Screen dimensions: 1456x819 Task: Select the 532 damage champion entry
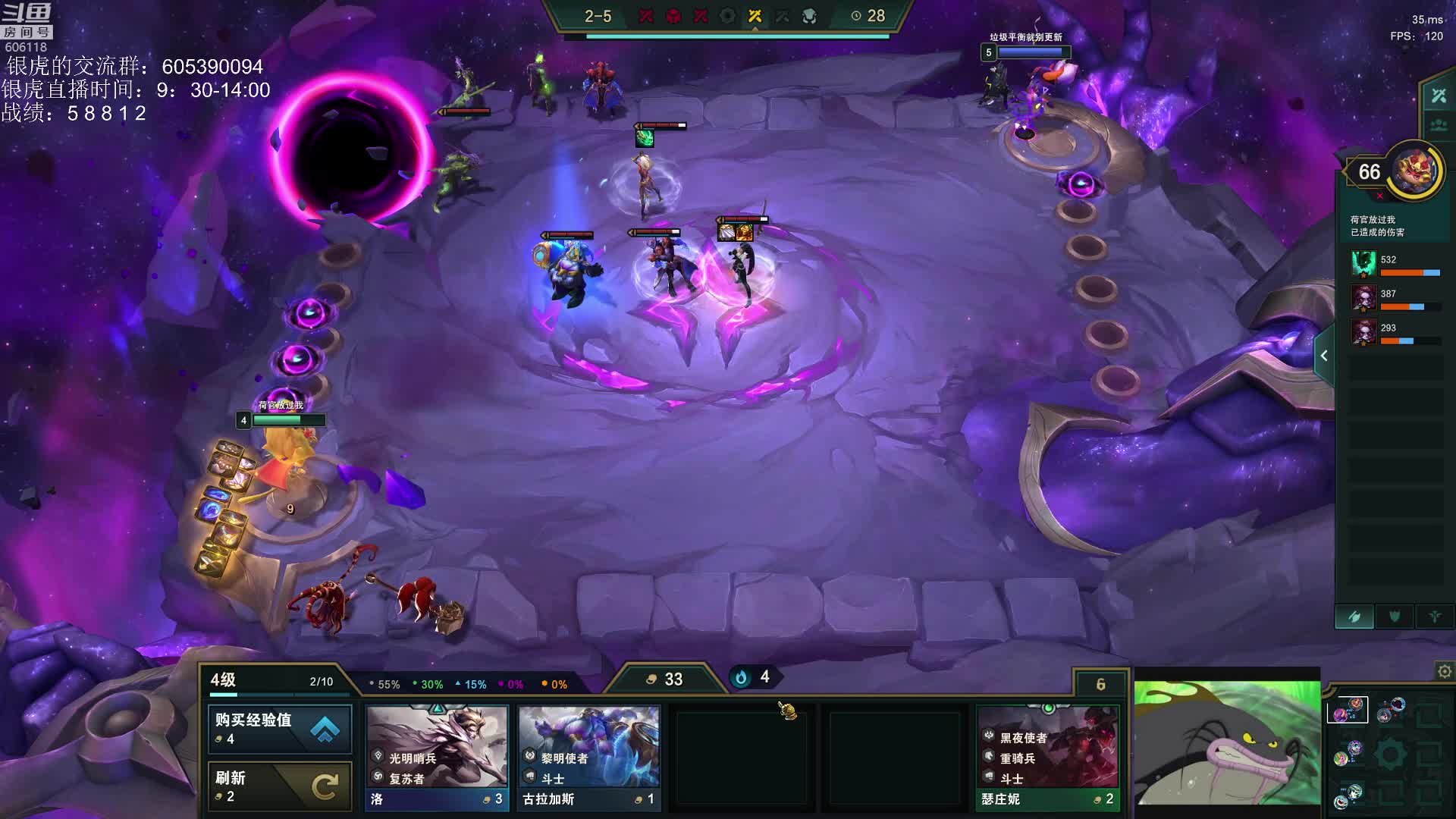[x=1394, y=264]
